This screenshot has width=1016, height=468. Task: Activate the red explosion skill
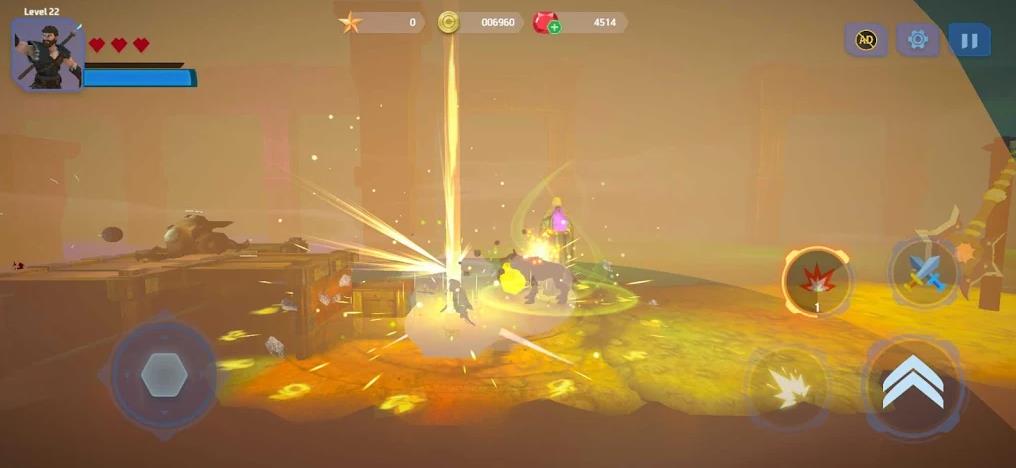(x=817, y=281)
